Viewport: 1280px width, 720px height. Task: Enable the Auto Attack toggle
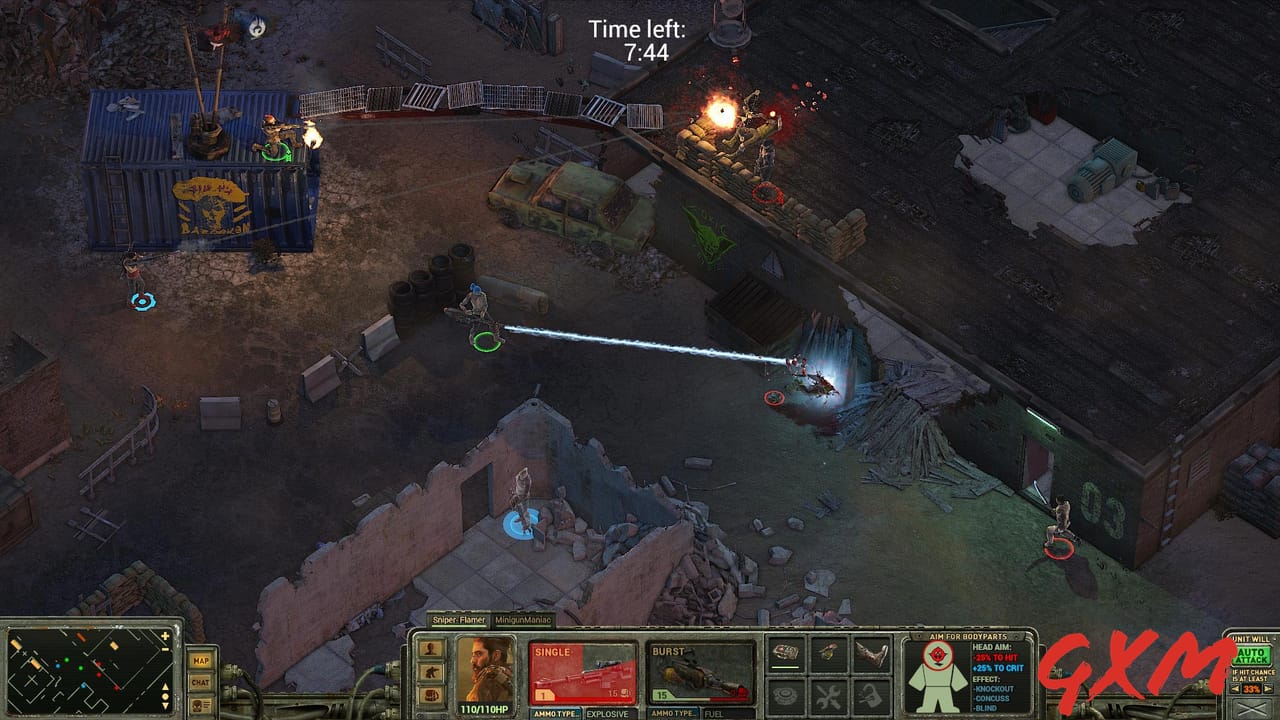pos(1252,656)
